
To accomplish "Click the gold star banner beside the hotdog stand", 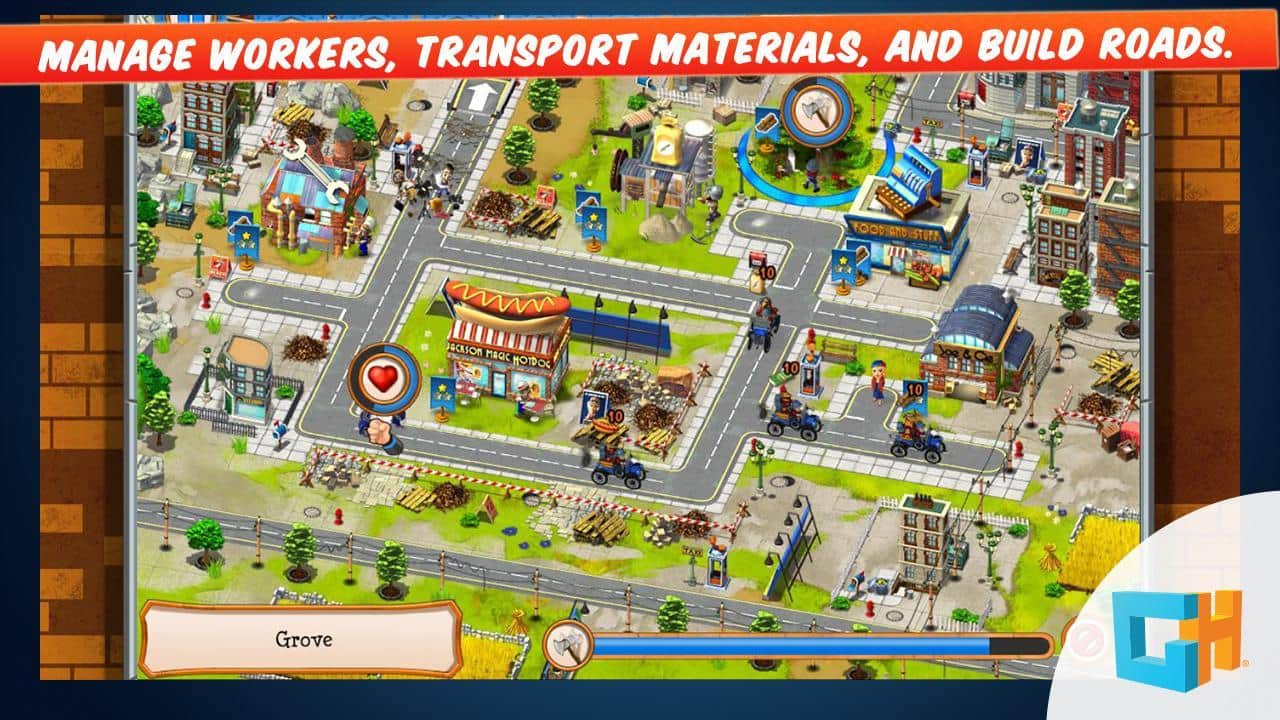I will (442, 390).
